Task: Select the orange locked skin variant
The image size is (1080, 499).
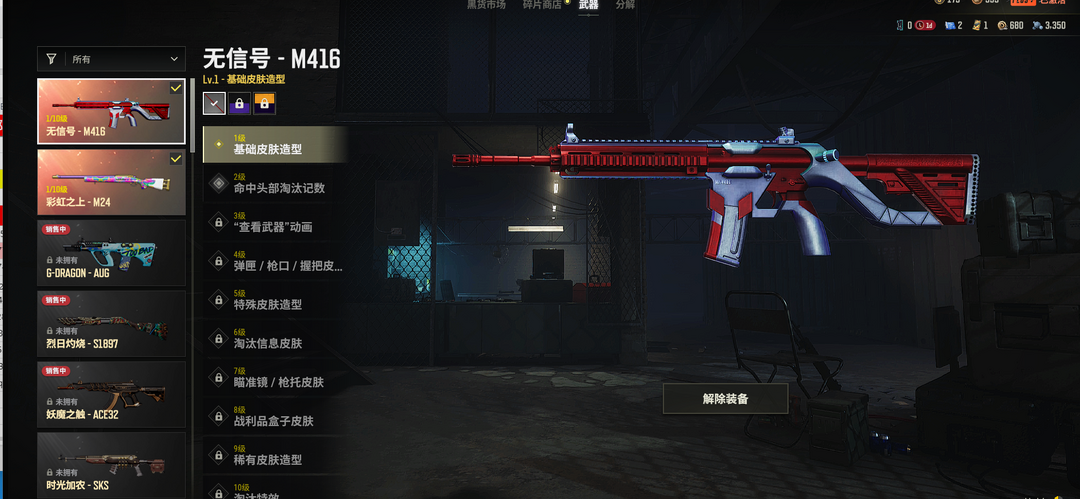Action: pos(264,103)
